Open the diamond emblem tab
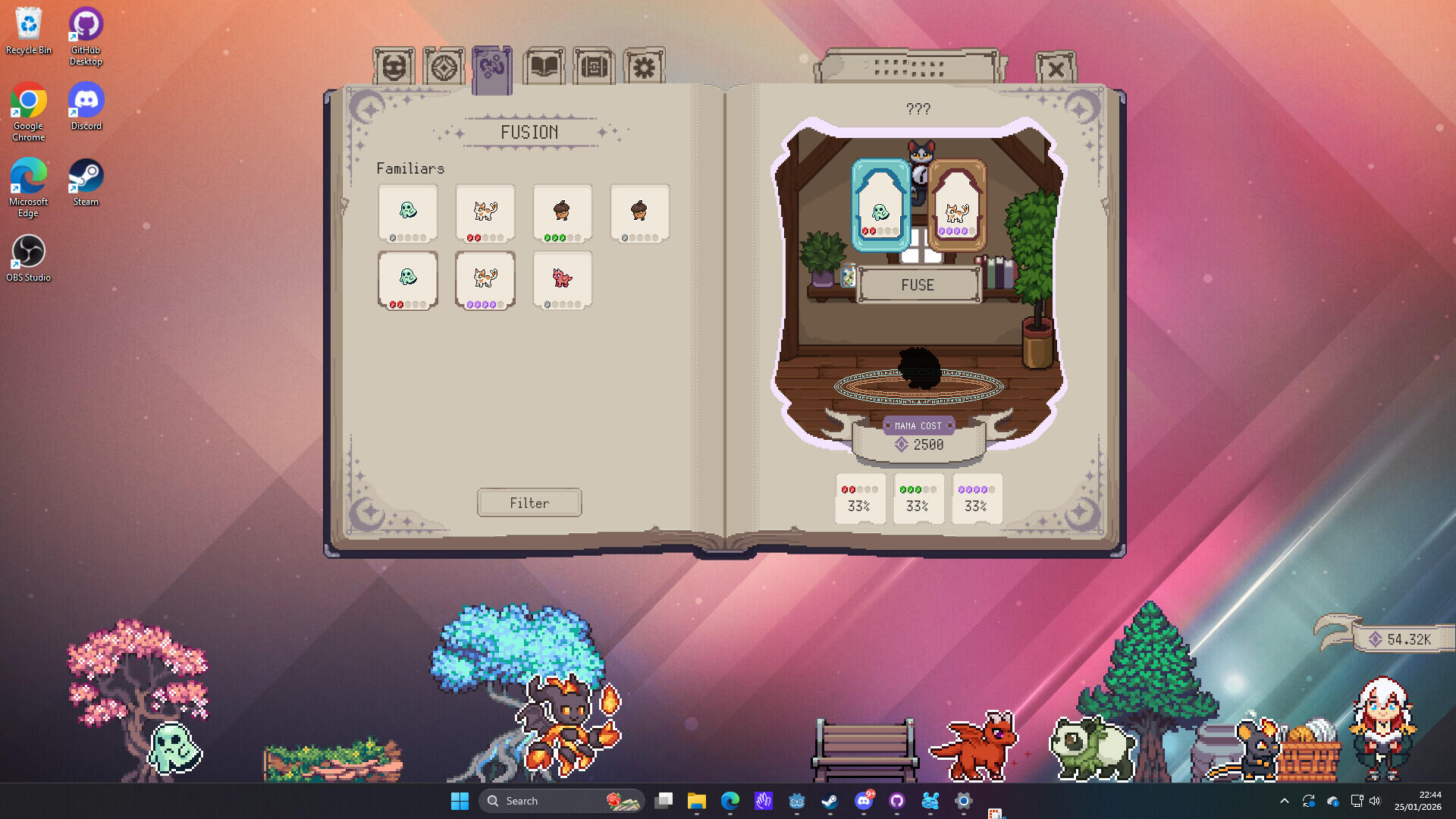 click(x=444, y=67)
